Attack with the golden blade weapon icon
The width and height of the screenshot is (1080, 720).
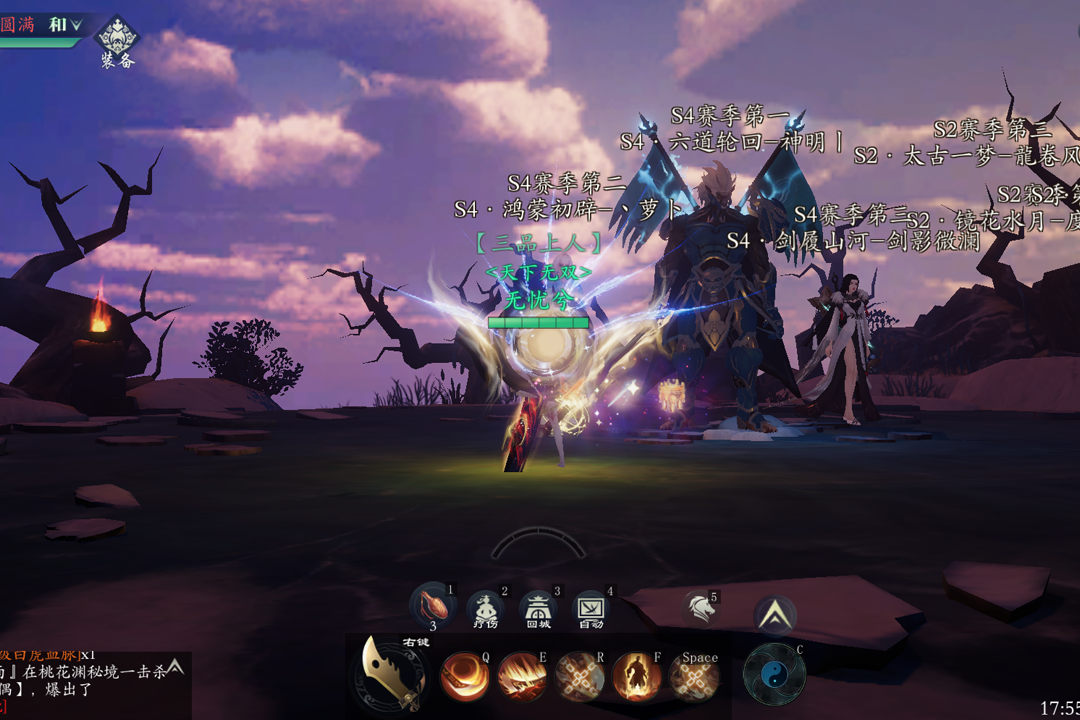click(x=392, y=673)
